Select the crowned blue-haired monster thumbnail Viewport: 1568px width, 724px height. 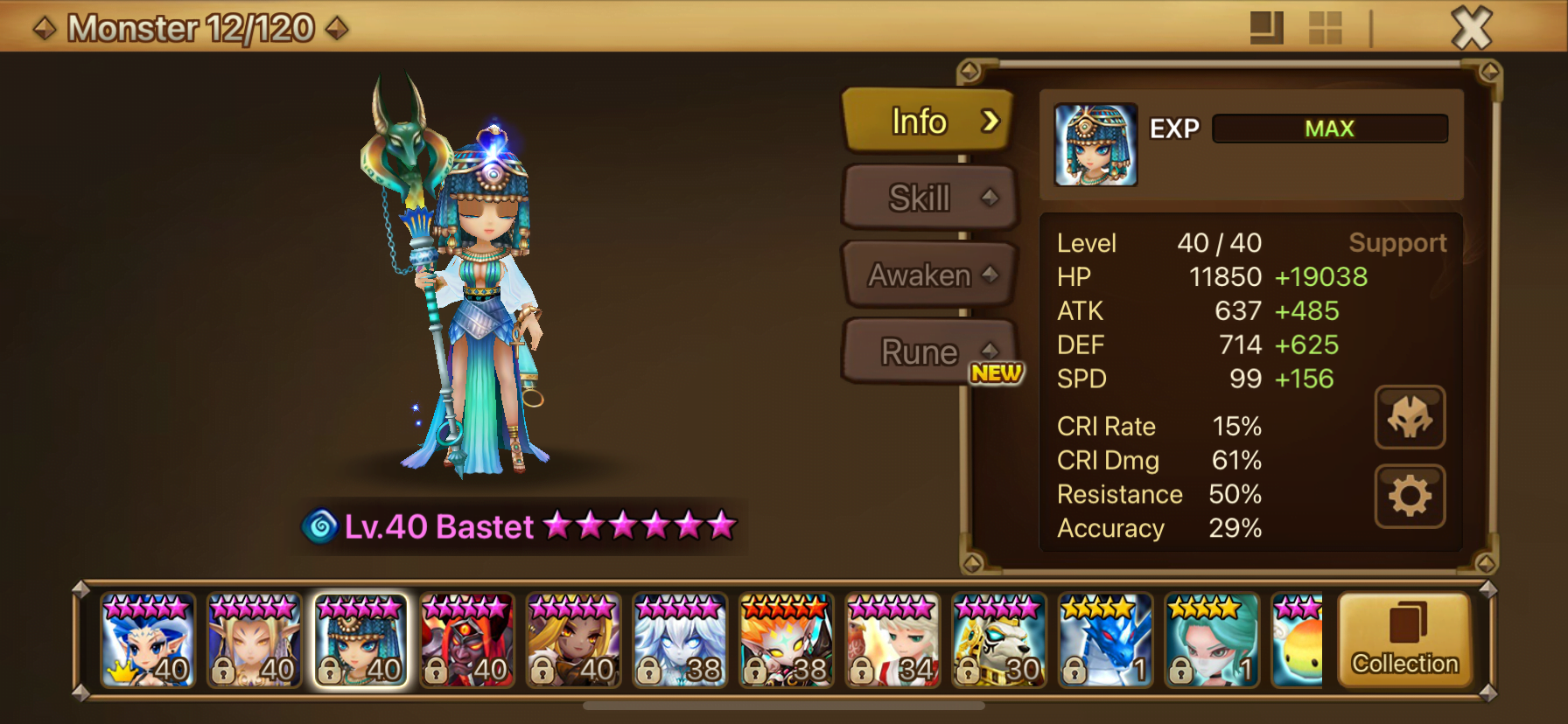(148, 641)
